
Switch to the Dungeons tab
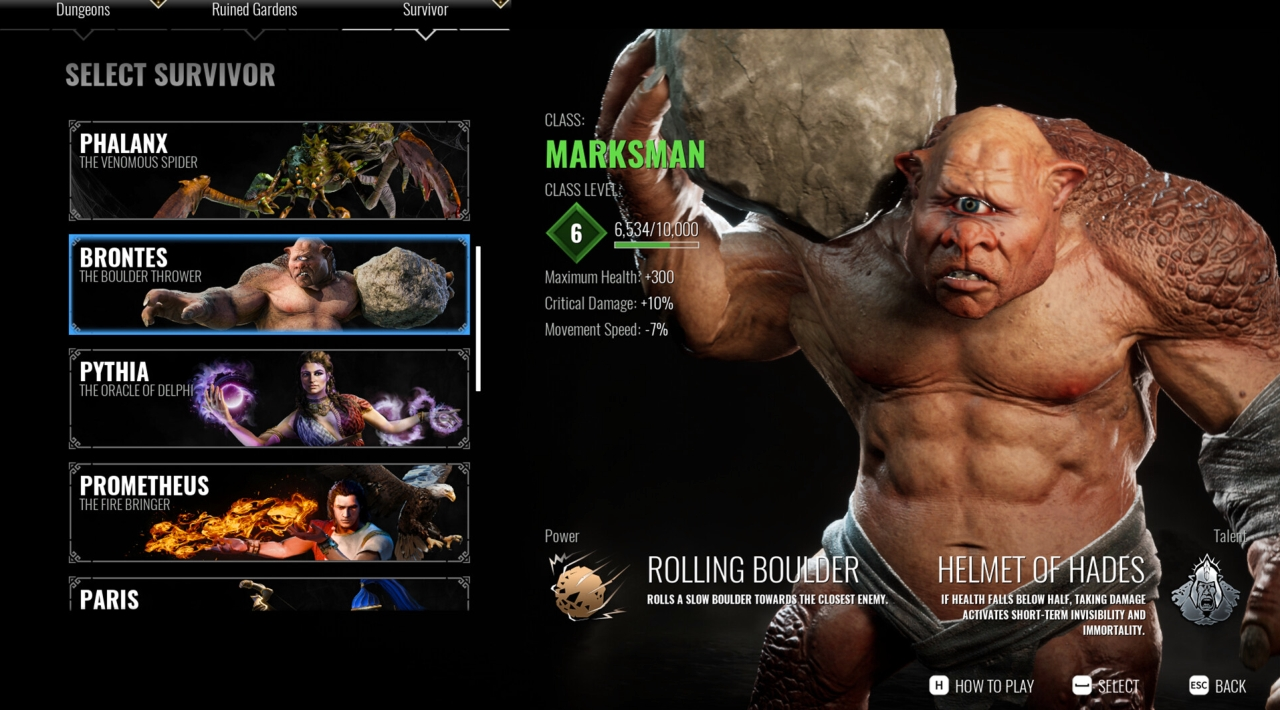click(x=83, y=11)
